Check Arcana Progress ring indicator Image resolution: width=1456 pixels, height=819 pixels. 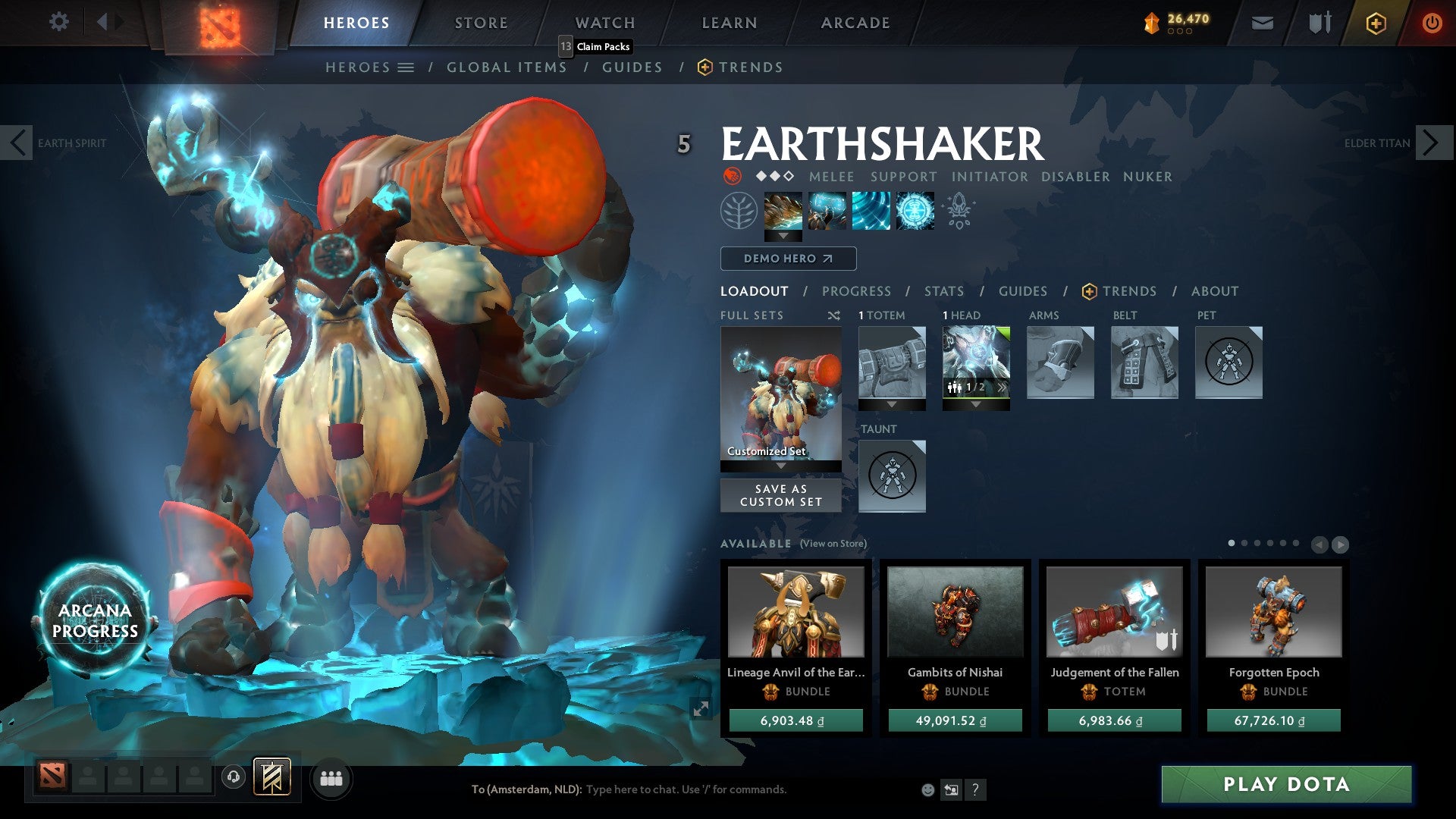[94, 622]
